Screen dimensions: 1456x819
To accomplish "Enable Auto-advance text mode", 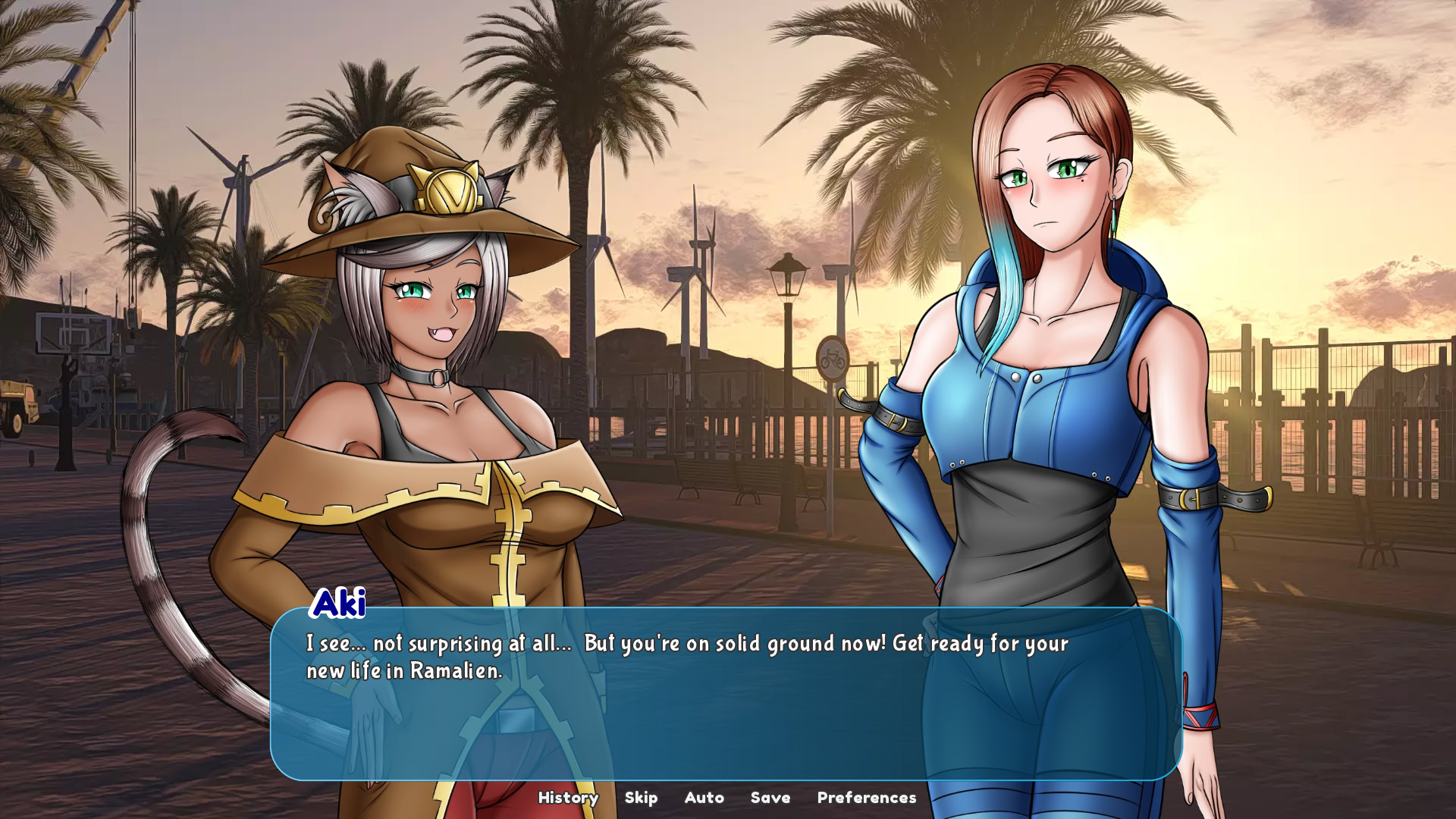I will [704, 798].
